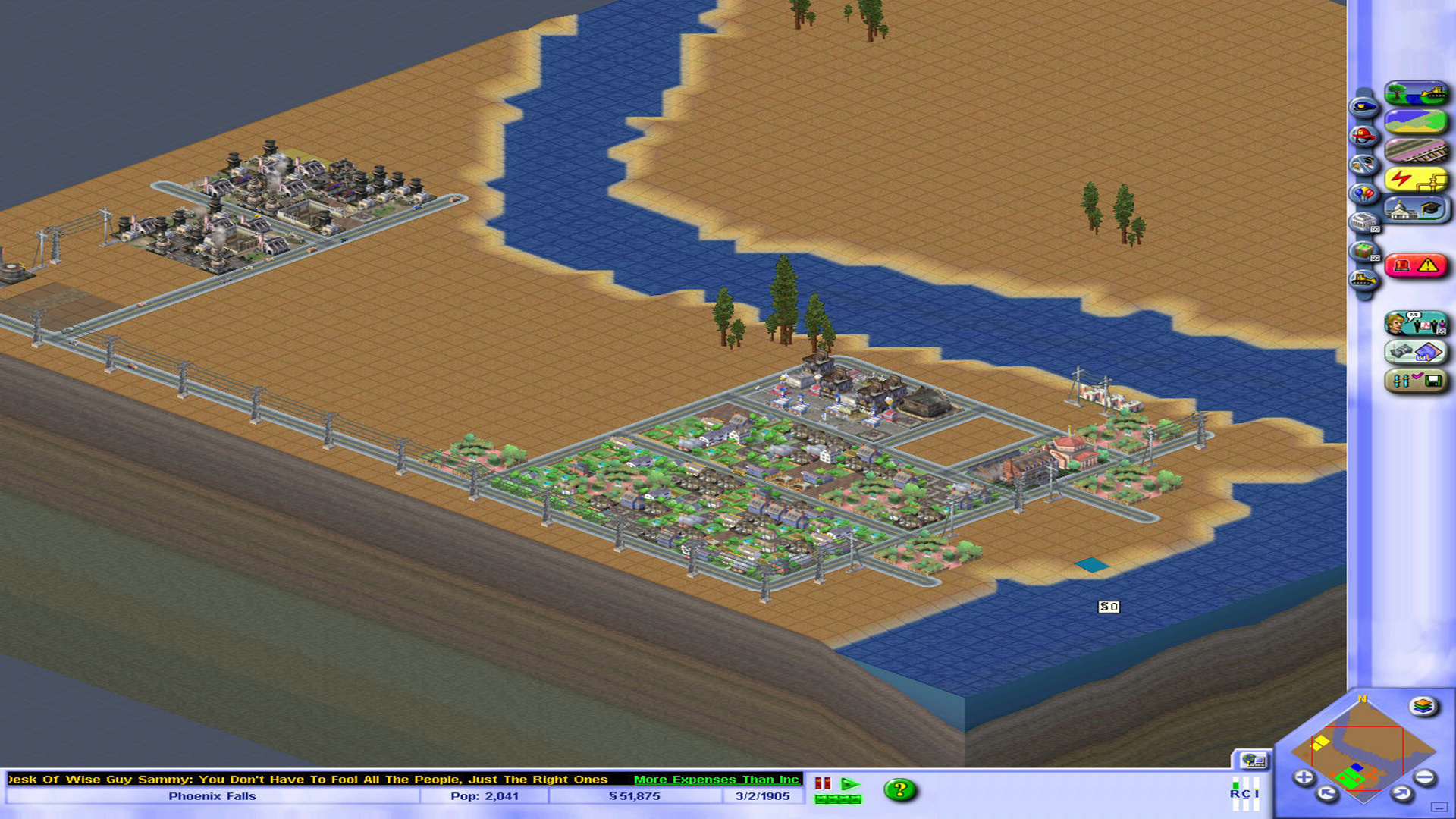Select the fire department helmet icon
The height and width of the screenshot is (819, 1456).
tap(1363, 135)
